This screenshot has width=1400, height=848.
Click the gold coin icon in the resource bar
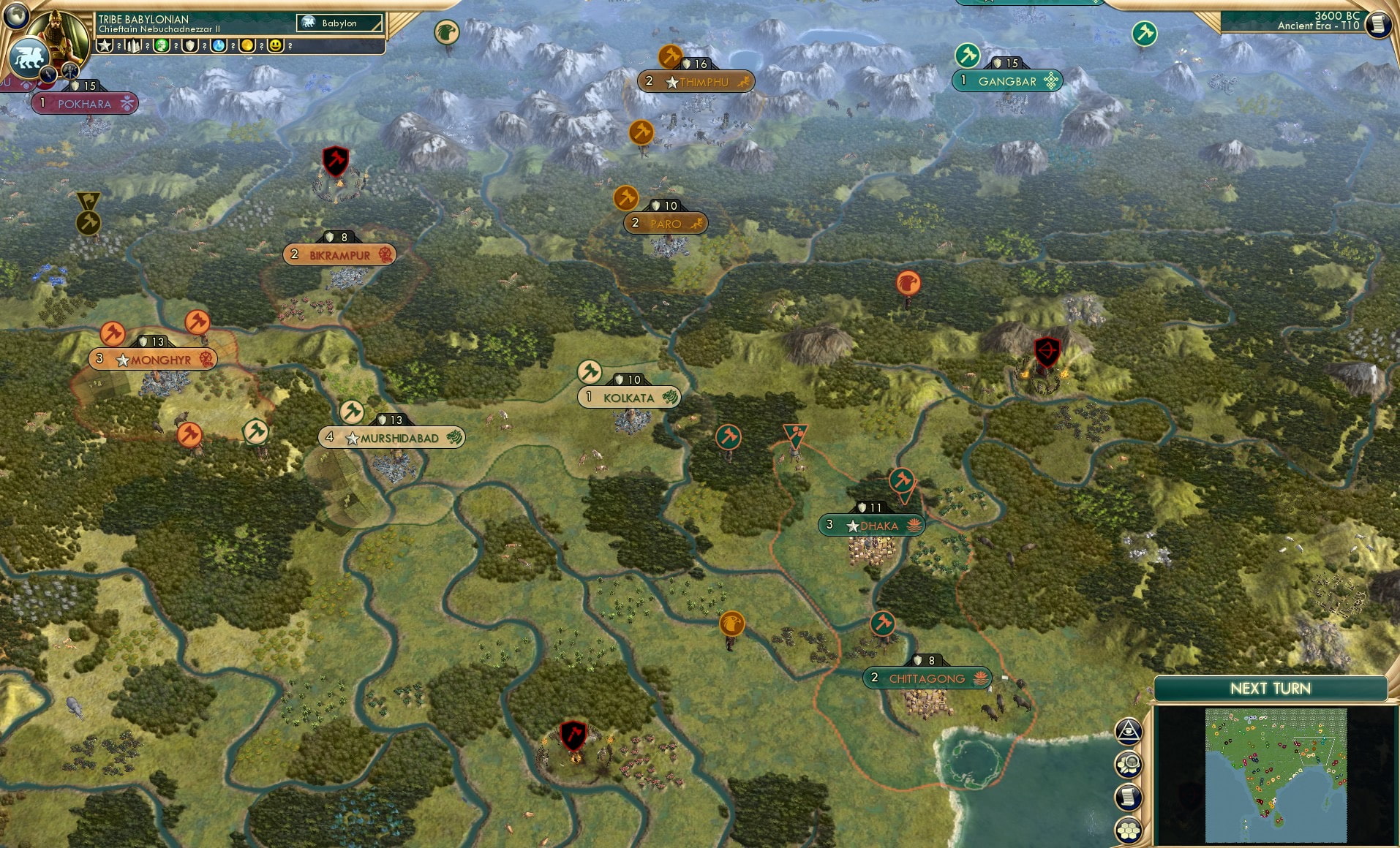point(247,46)
